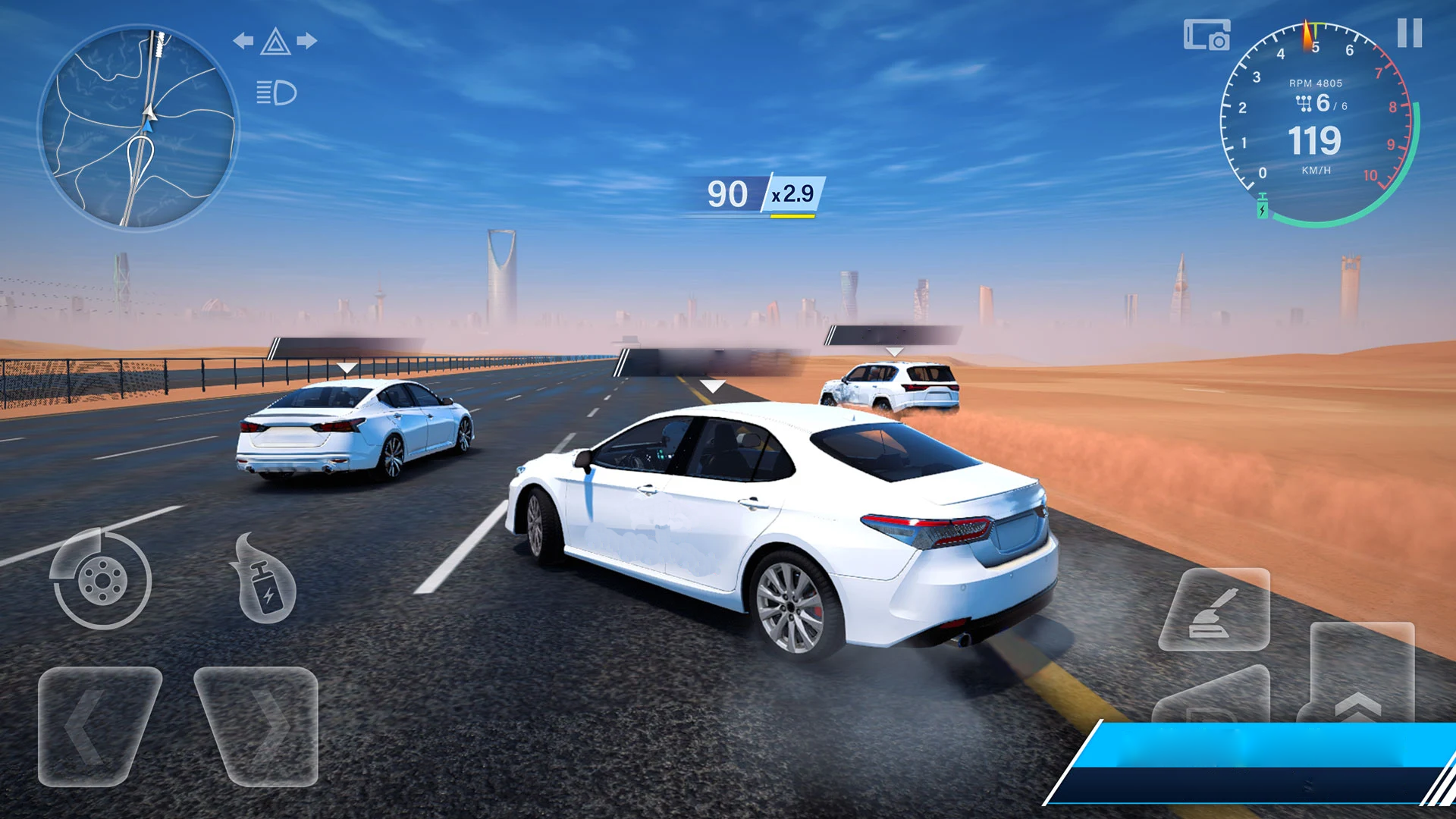Pause the game
This screenshot has width=1456, height=819.
[1409, 33]
